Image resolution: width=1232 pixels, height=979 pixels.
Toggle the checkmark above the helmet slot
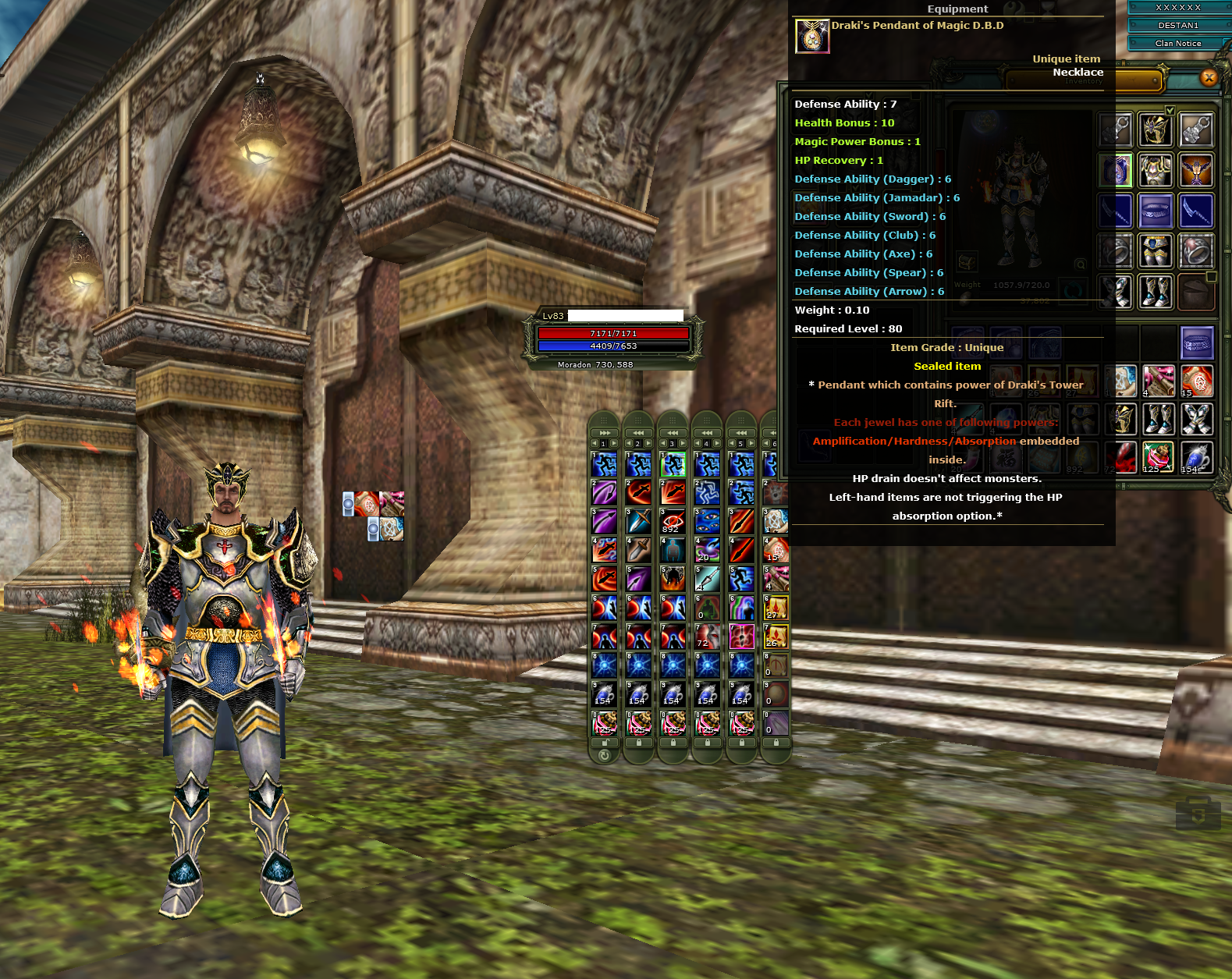1170,110
